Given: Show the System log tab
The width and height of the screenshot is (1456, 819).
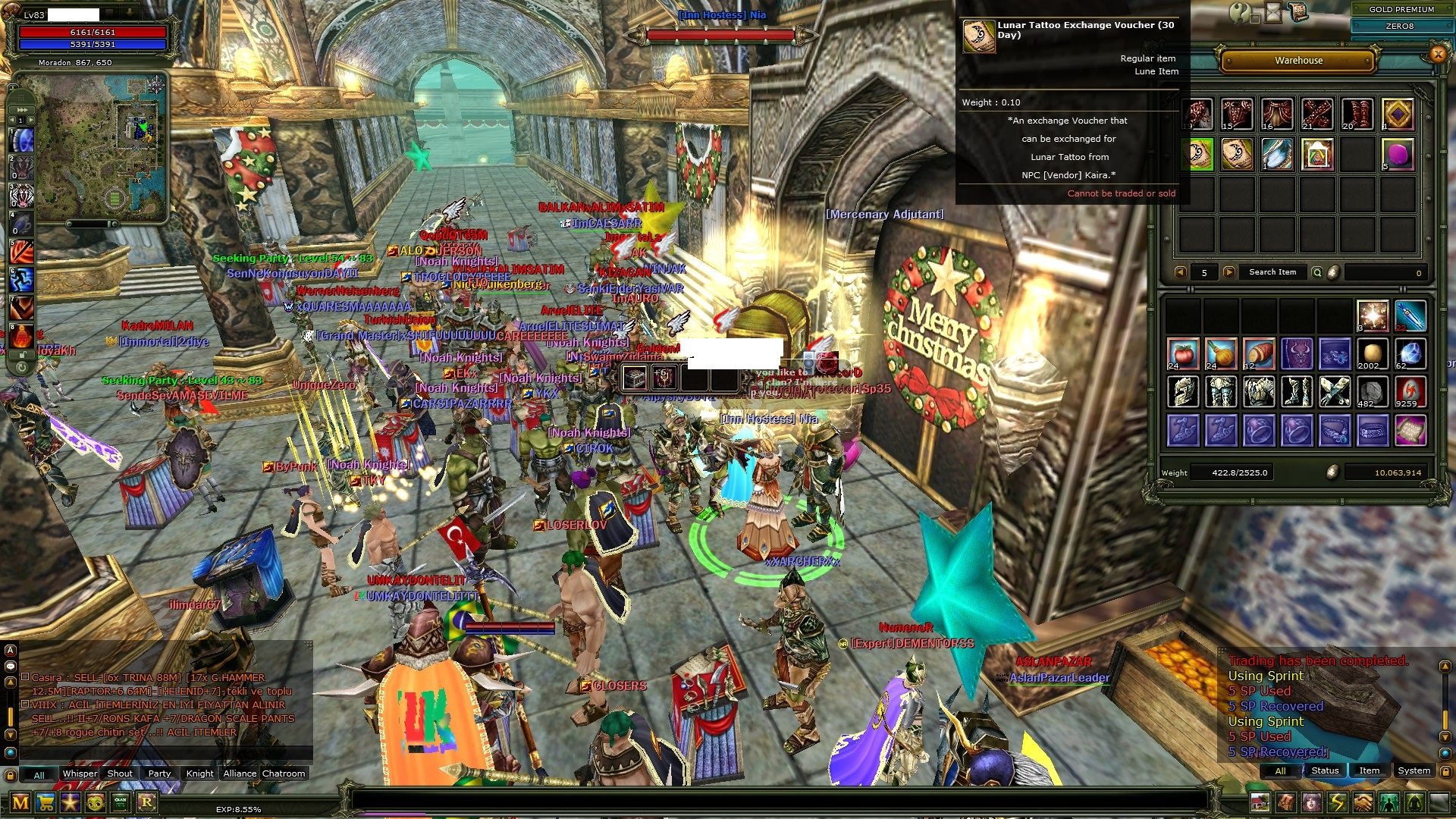Looking at the screenshot, I should coord(1414,771).
